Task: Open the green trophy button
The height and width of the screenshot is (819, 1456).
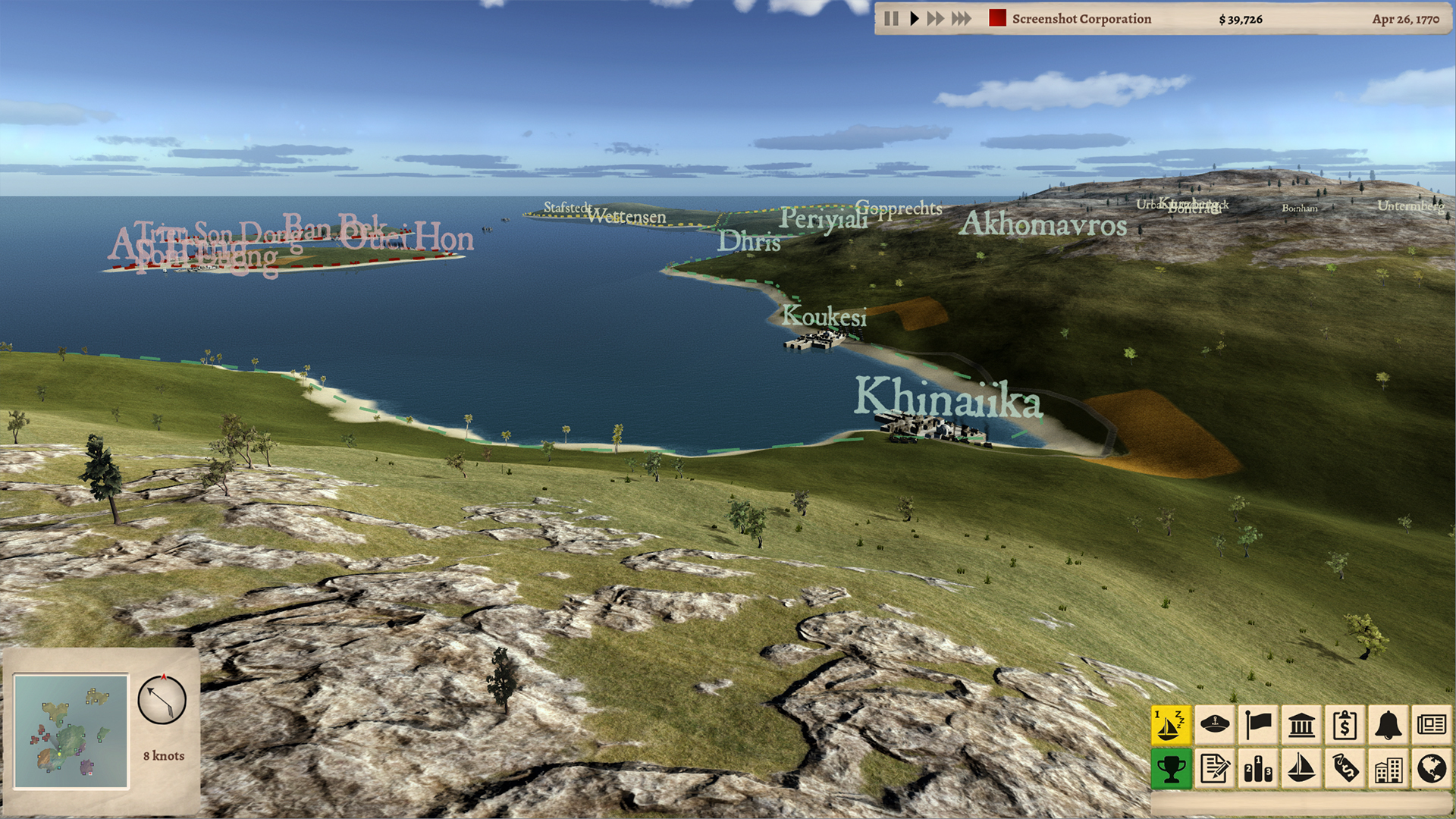Action: pos(1170,769)
